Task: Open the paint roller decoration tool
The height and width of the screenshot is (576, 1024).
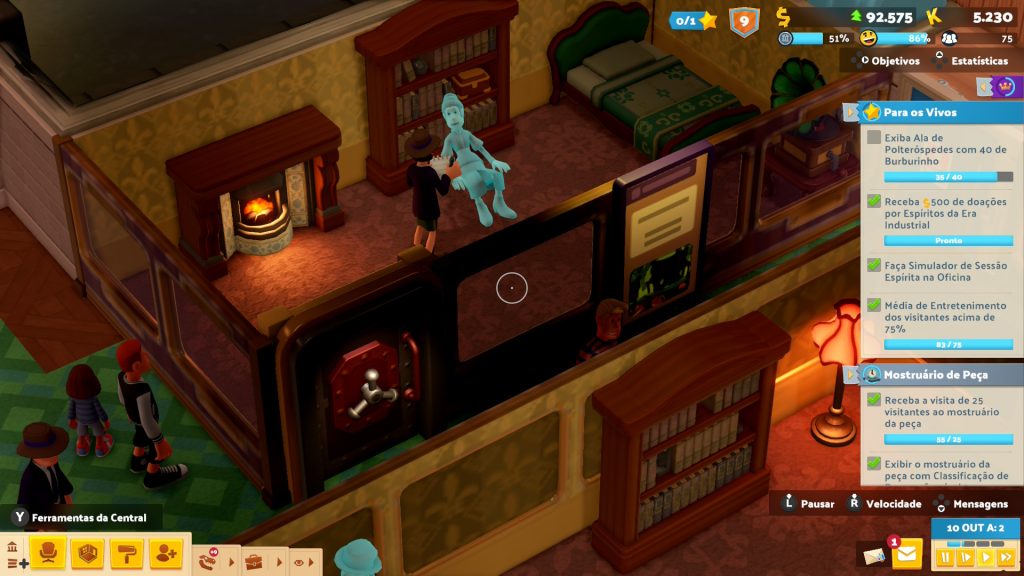Action: point(126,552)
